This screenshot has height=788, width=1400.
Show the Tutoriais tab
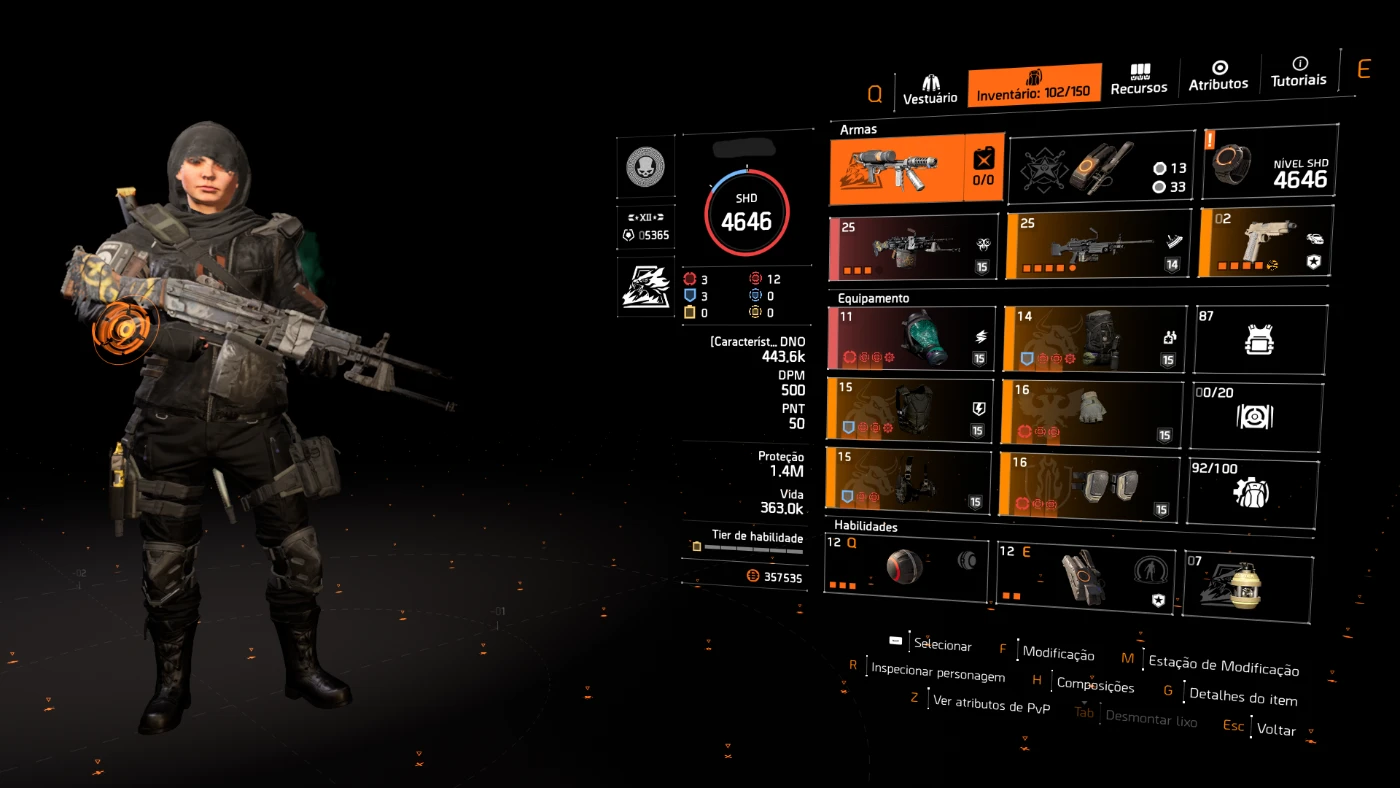coord(1298,72)
